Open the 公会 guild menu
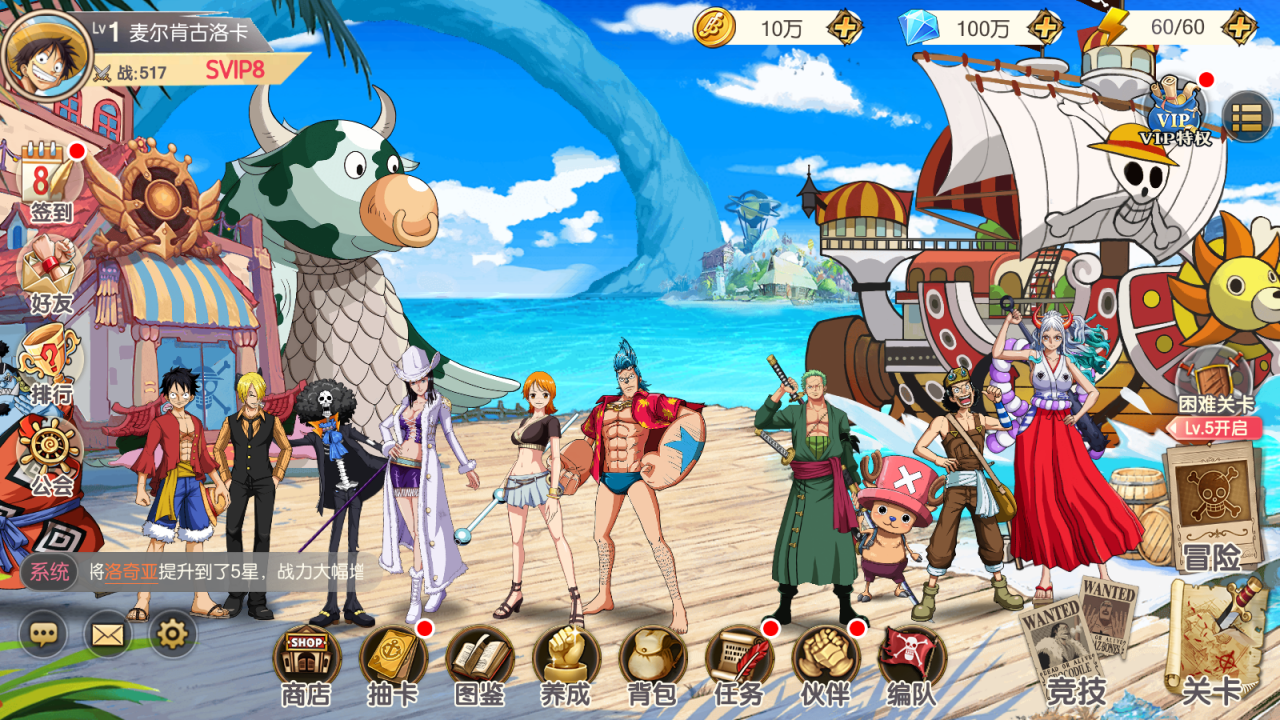Screen dimensions: 1280x720 (x=50, y=453)
